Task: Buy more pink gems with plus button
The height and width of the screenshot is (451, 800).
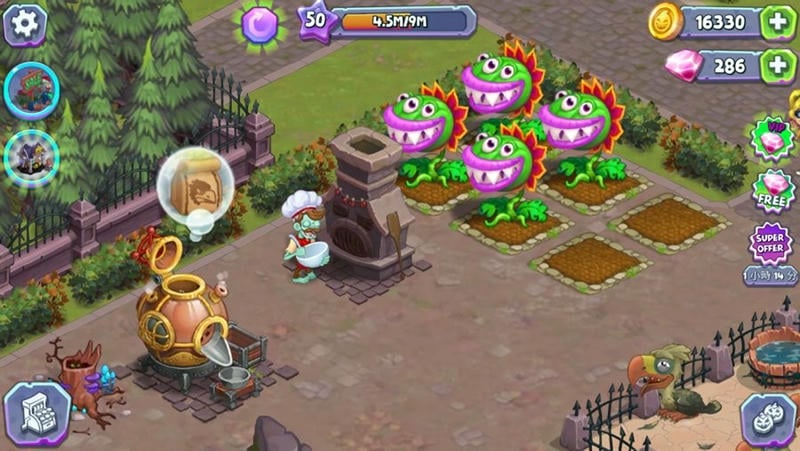Action: click(x=777, y=66)
